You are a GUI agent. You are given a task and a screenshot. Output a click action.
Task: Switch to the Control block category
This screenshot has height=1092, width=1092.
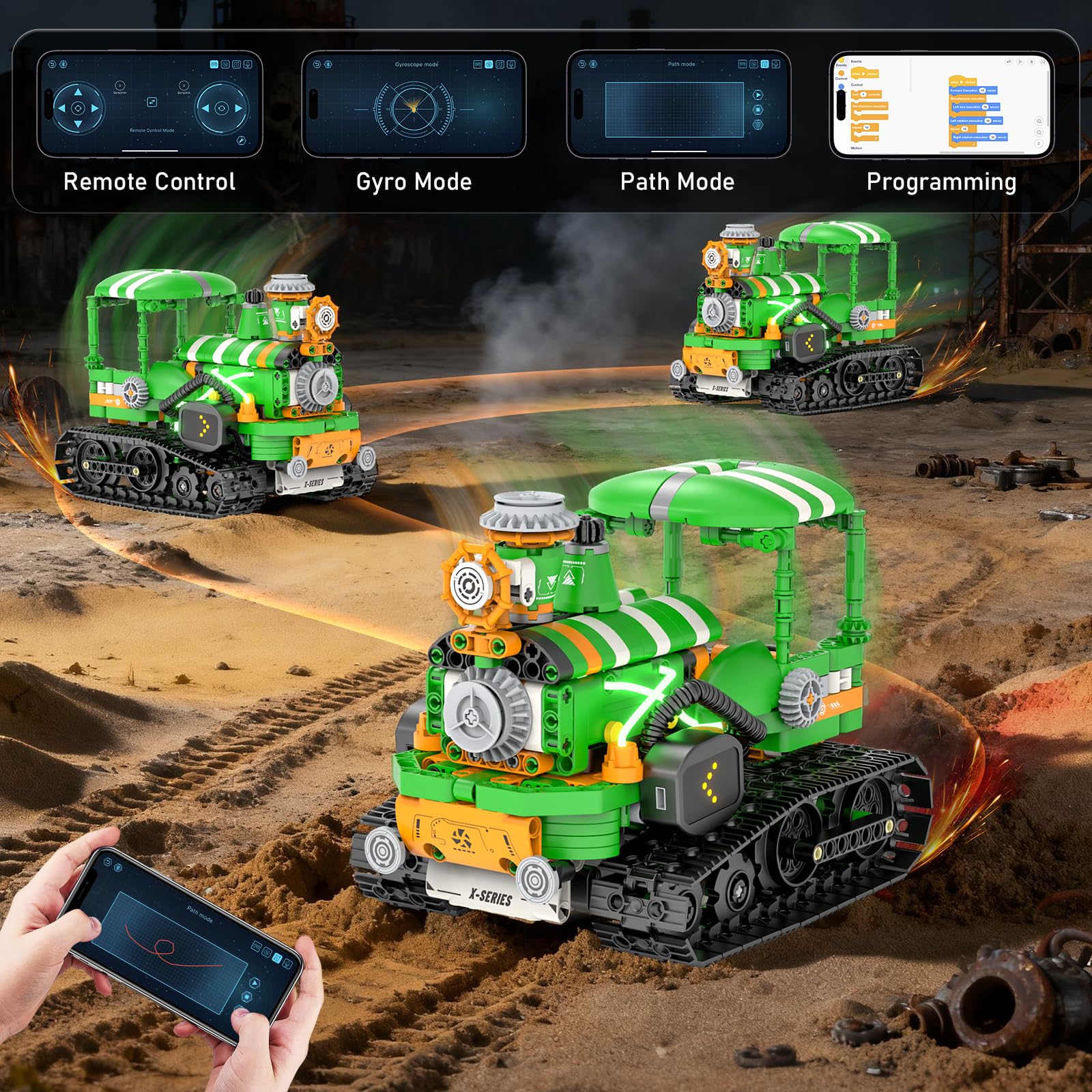click(x=842, y=73)
